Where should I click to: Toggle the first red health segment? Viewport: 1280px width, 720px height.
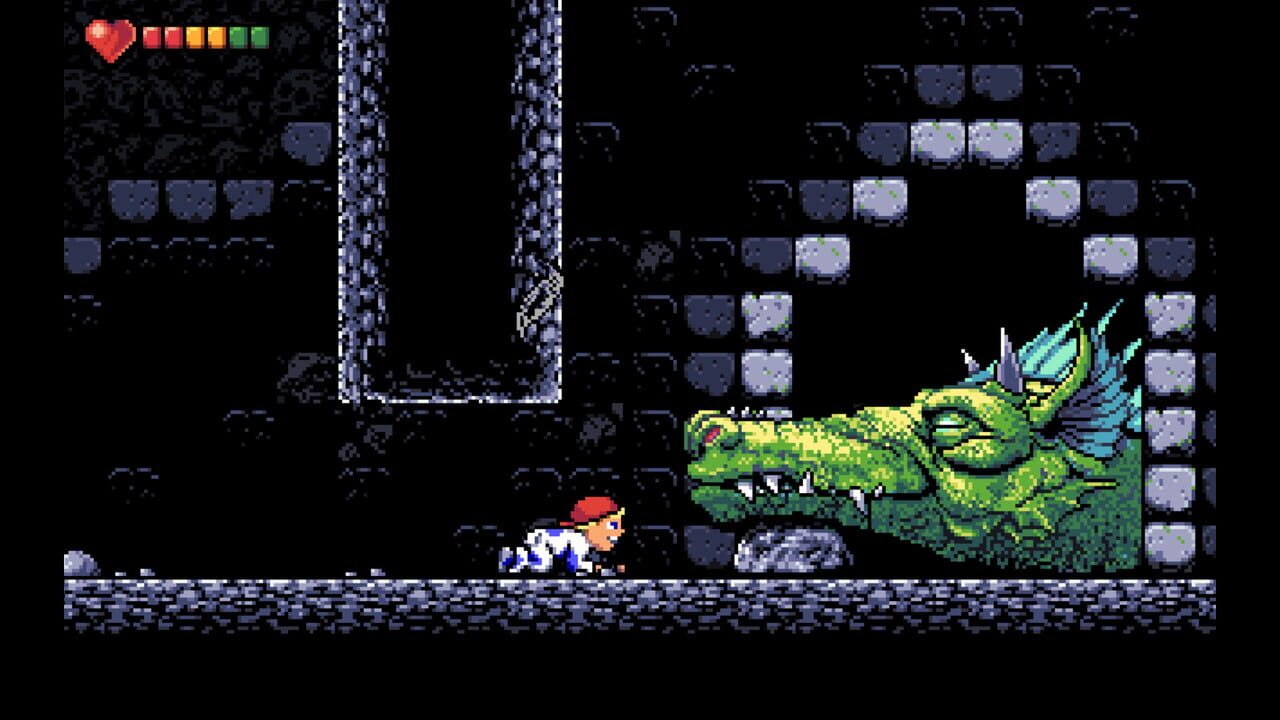[x=152, y=38]
